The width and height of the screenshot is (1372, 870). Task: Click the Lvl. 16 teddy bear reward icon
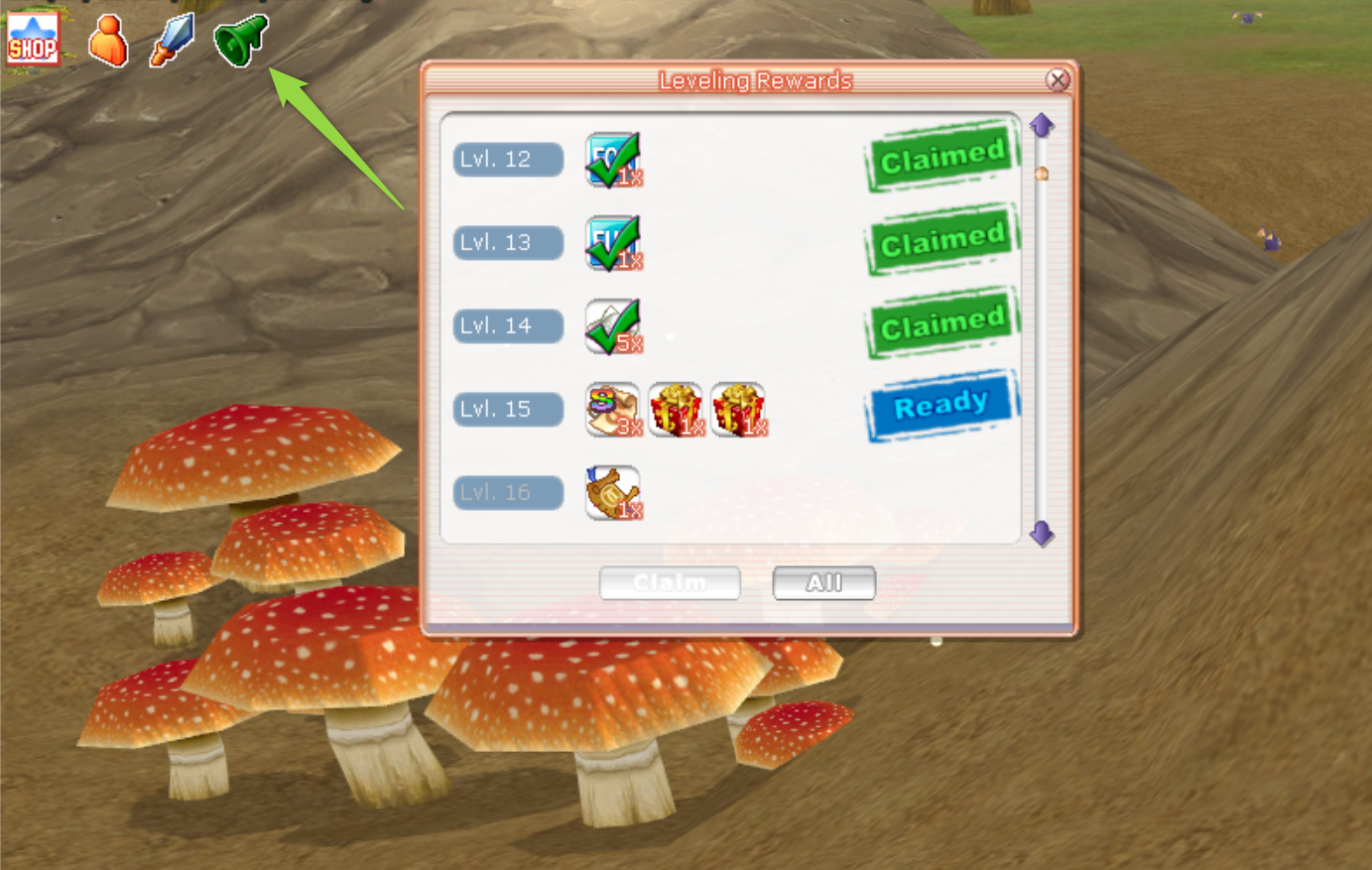click(613, 492)
